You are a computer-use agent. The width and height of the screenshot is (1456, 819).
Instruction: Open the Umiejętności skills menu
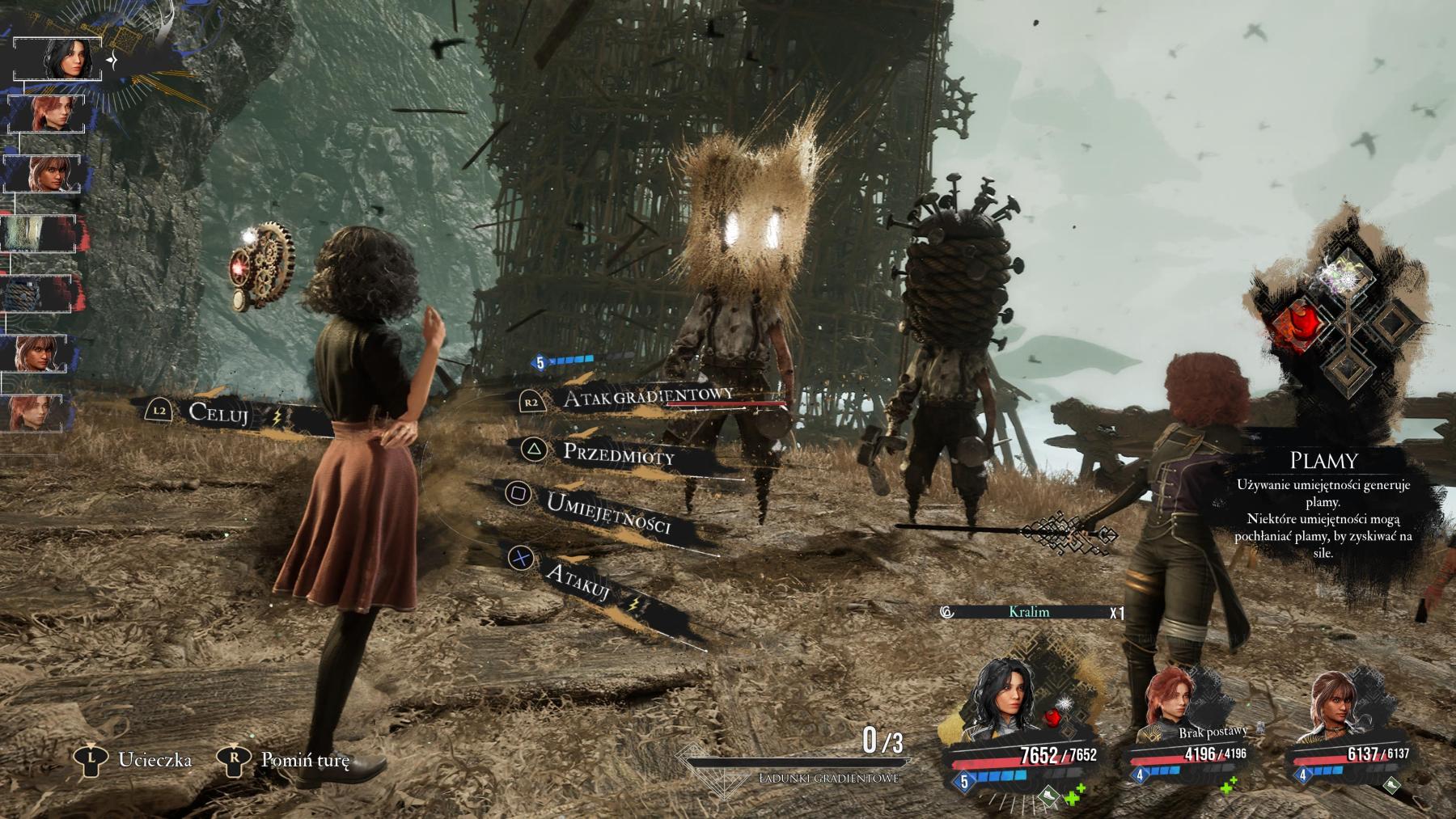(608, 513)
